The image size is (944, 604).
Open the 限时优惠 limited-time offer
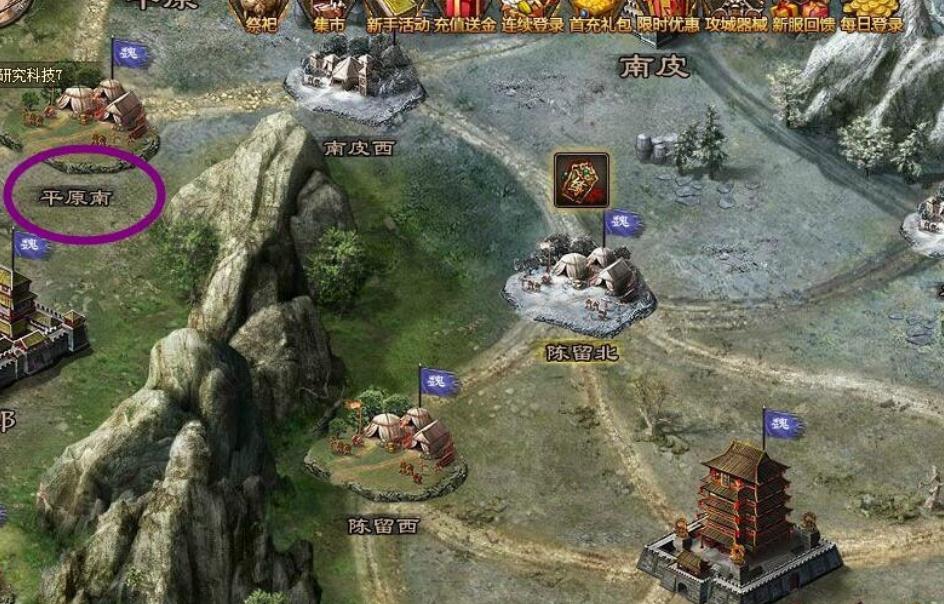(664, 14)
